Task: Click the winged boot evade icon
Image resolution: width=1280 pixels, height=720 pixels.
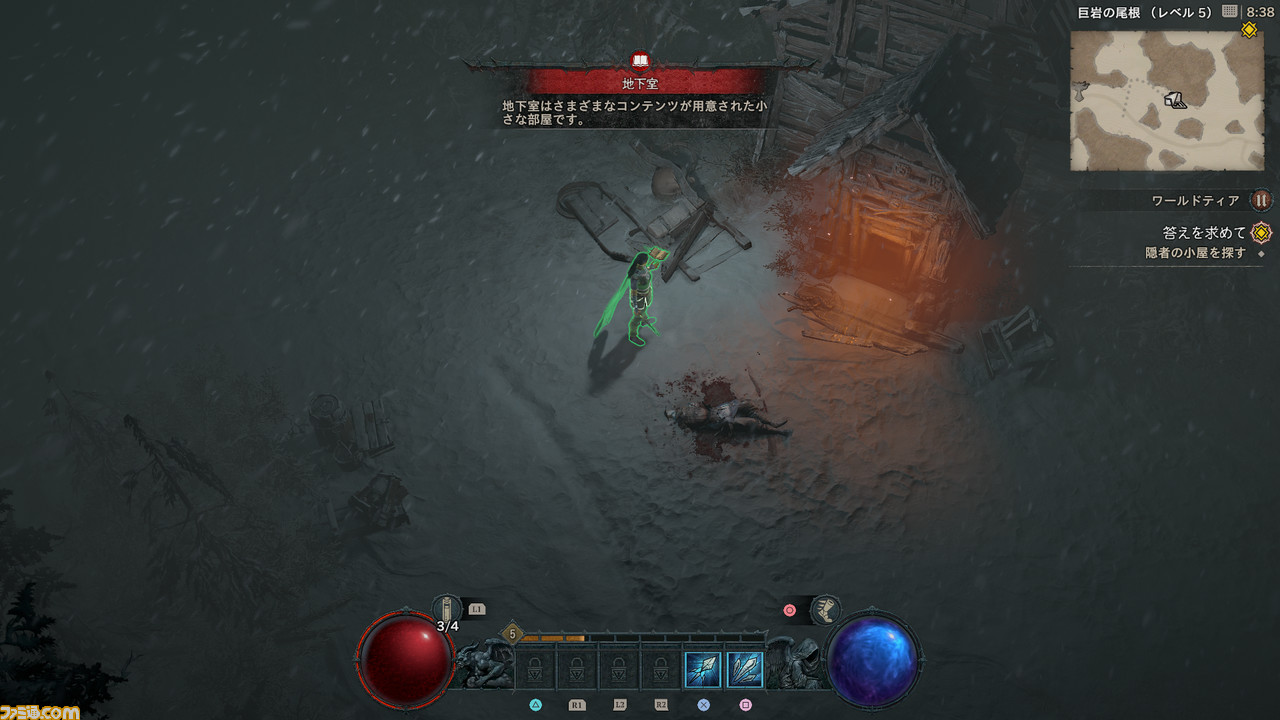Action: 826,609
